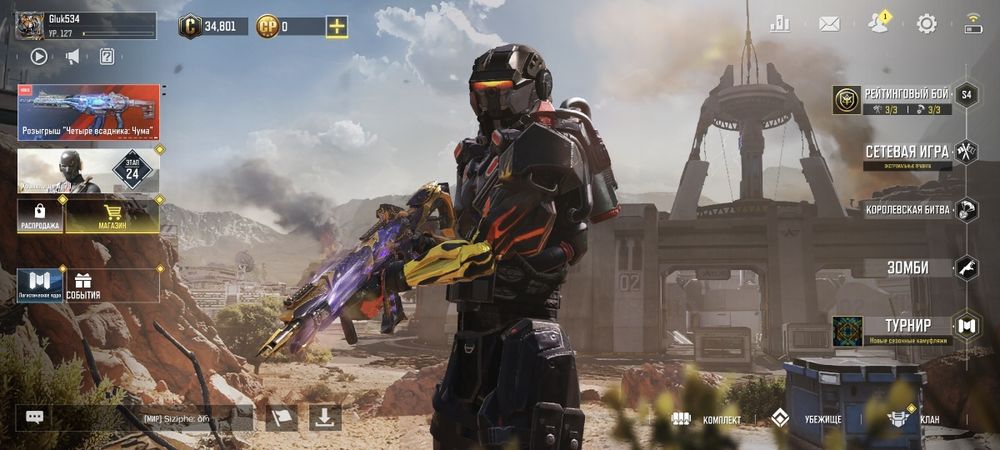Viewport: 1000px width, 450px height.
Task: Open the СОБЫТИЯ events panel
Action: (x=111, y=285)
